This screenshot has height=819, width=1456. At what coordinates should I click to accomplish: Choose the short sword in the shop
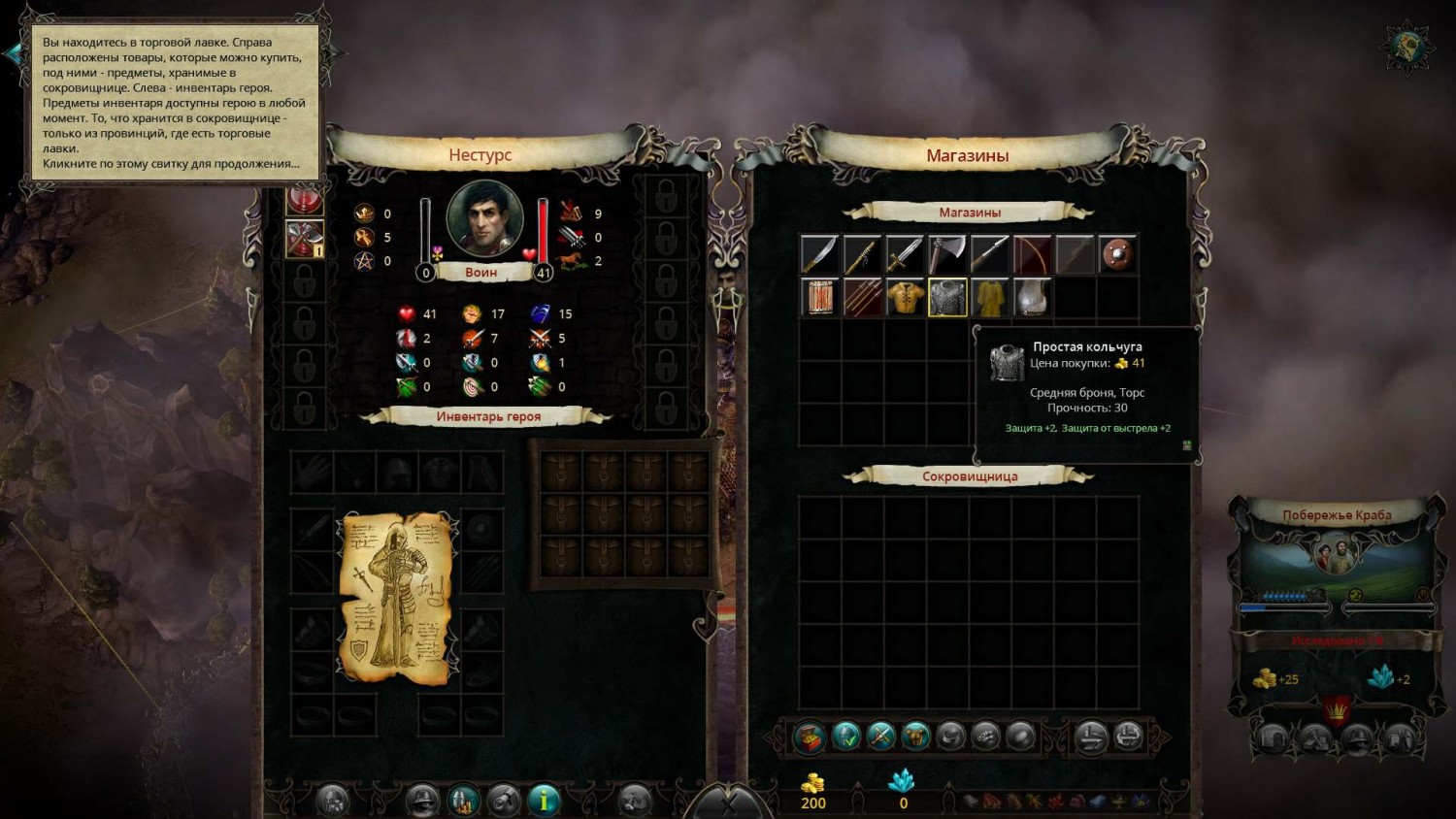click(x=905, y=254)
